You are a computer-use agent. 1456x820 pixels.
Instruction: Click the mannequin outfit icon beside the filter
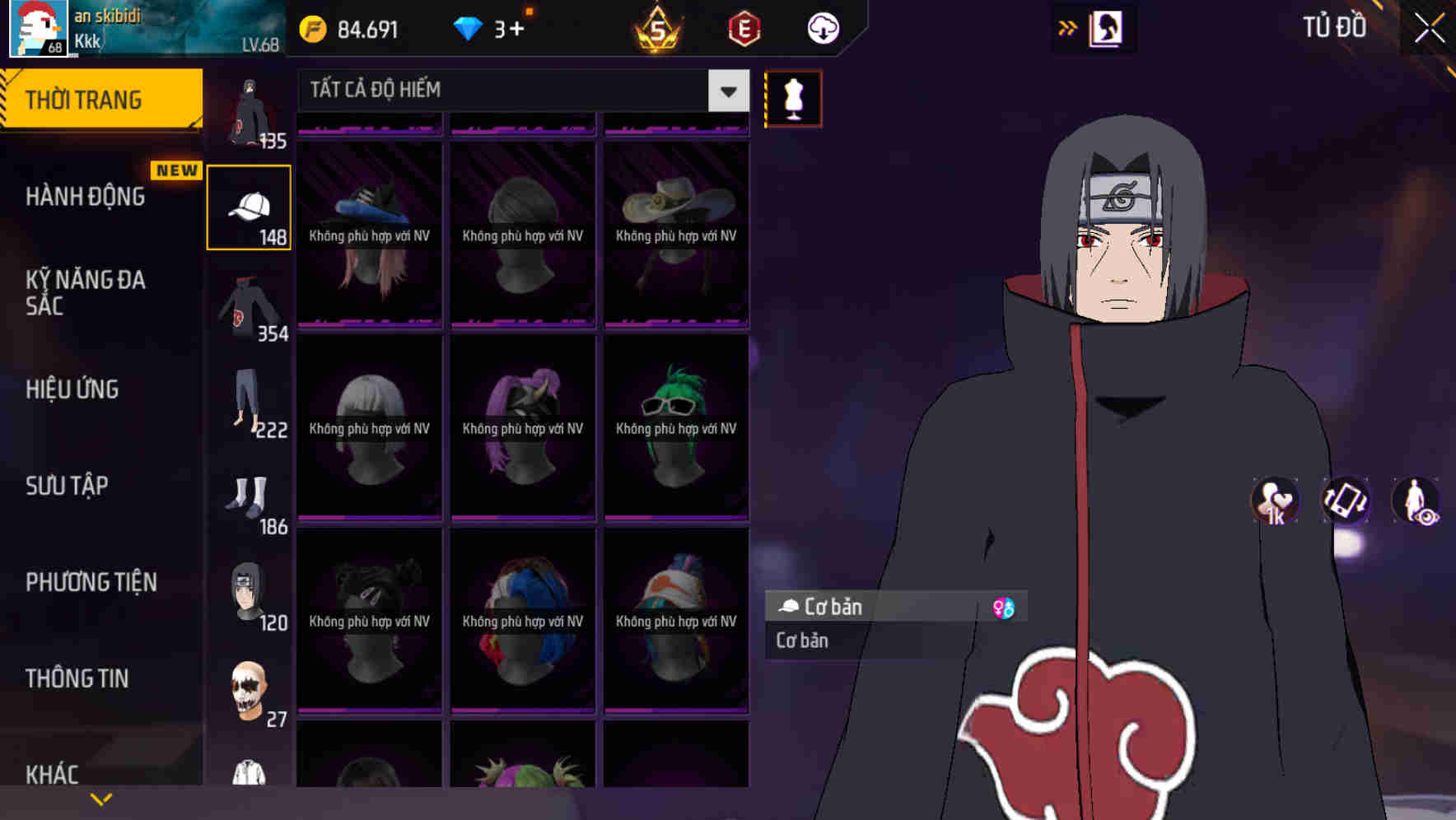(x=793, y=98)
